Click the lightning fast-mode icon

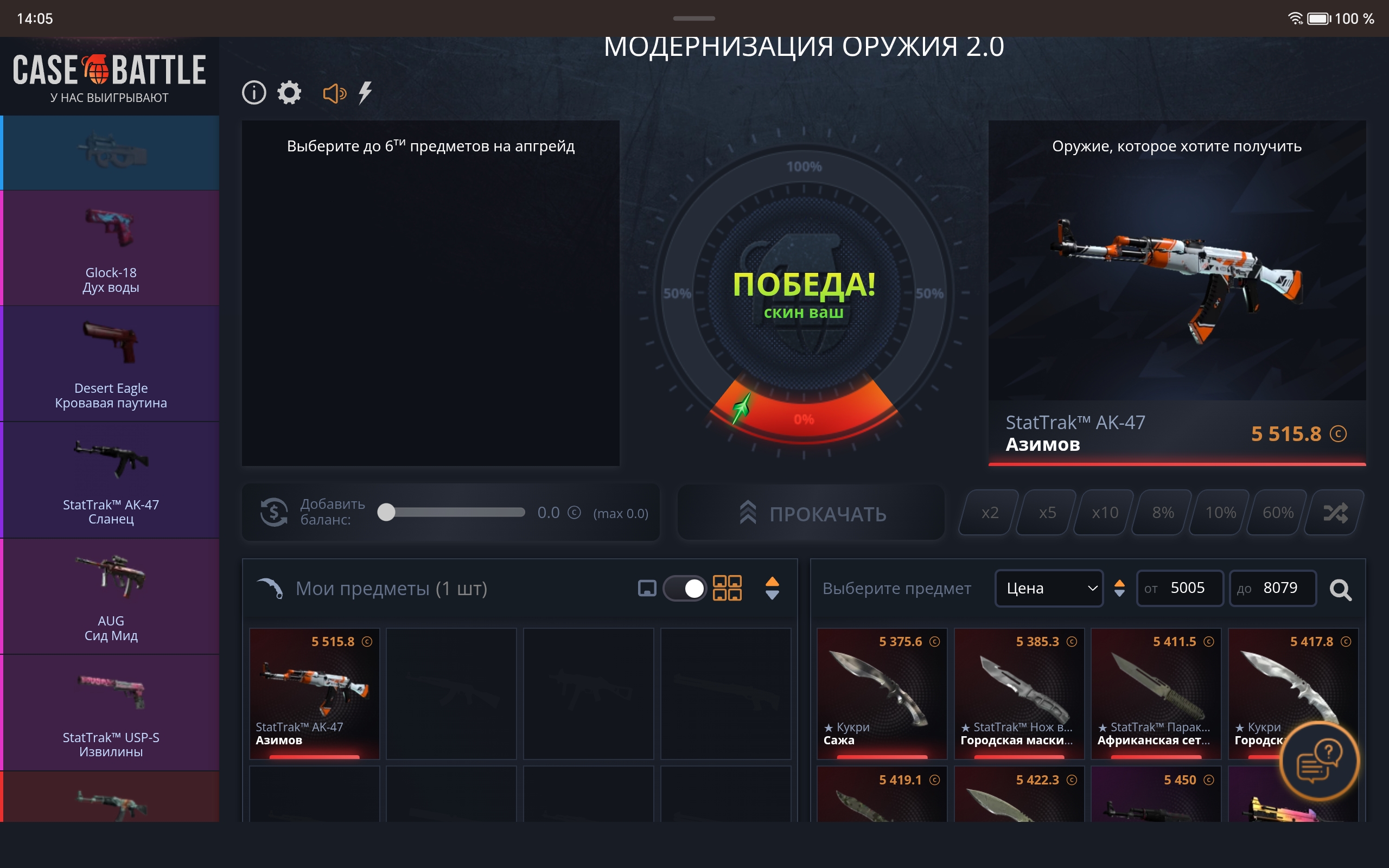[x=366, y=92]
